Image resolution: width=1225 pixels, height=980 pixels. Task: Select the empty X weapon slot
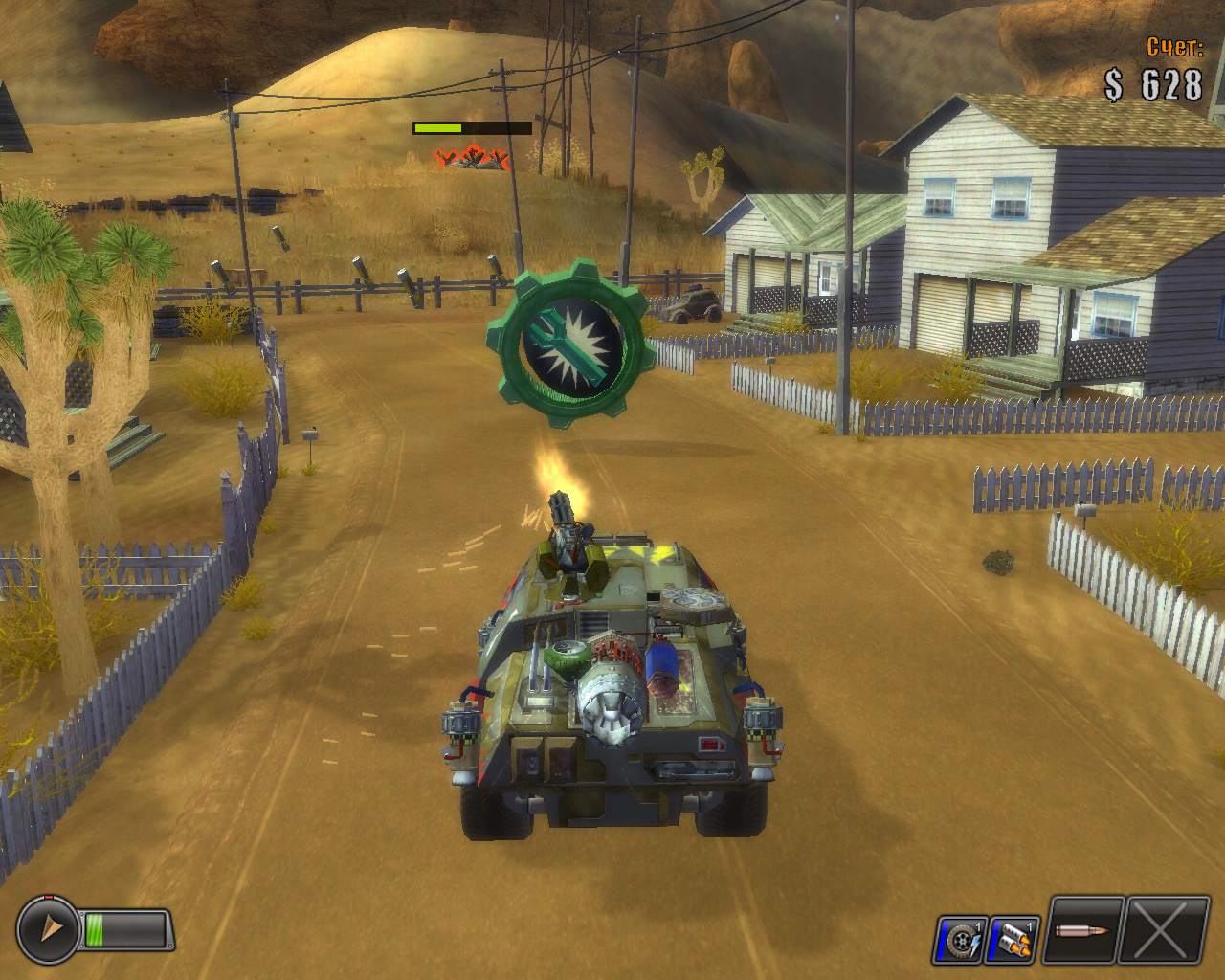(1165, 930)
